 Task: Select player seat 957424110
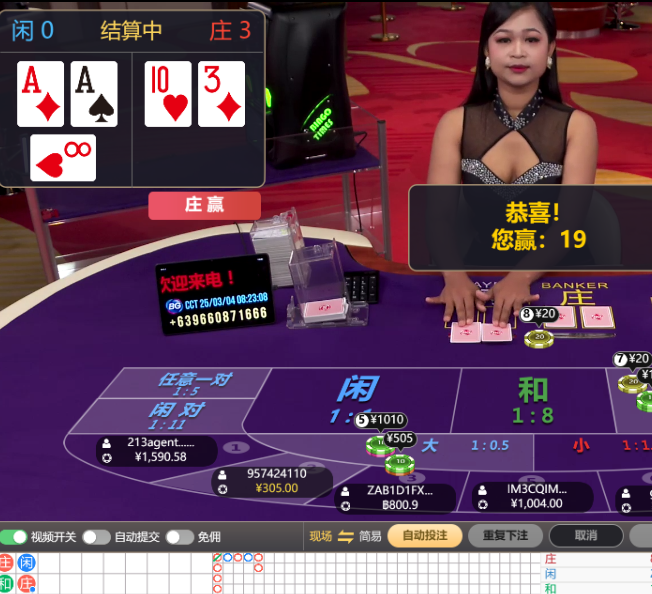pos(277,481)
